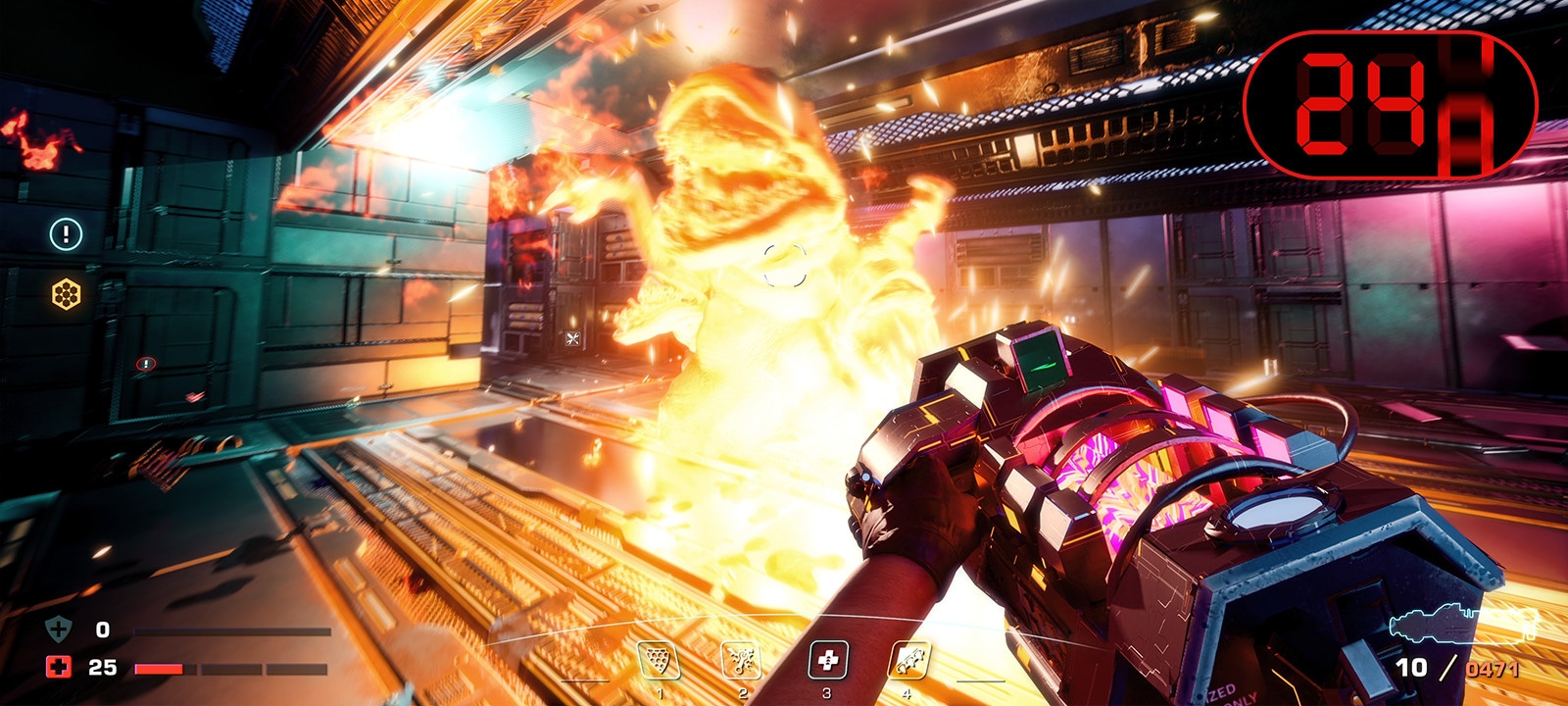Choose the slot 4 ability icon
The width and height of the screenshot is (1568, 706).
908,661
